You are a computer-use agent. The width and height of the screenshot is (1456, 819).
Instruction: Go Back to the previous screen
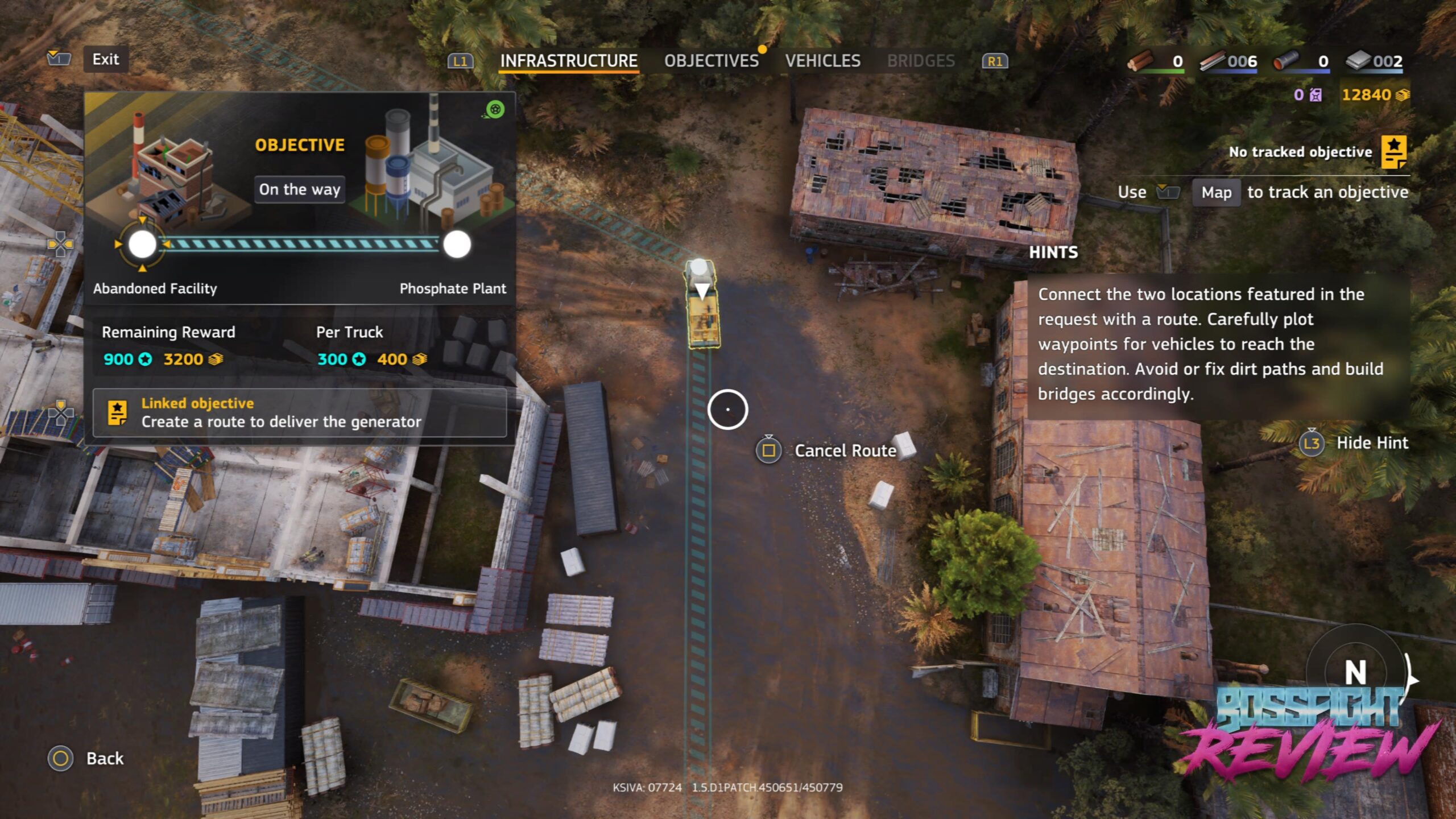(105, 758)
